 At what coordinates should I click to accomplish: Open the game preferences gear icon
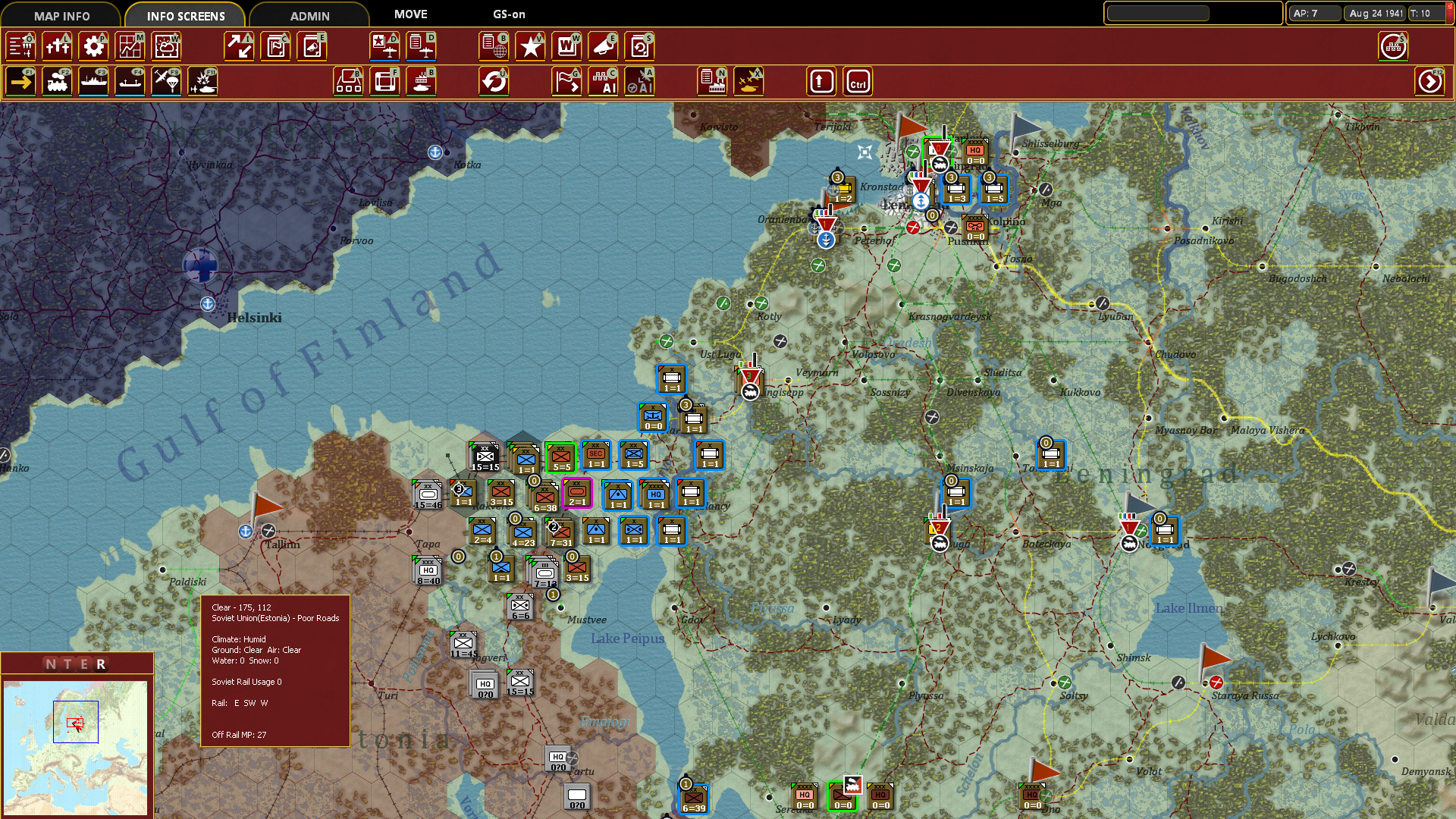93,46
